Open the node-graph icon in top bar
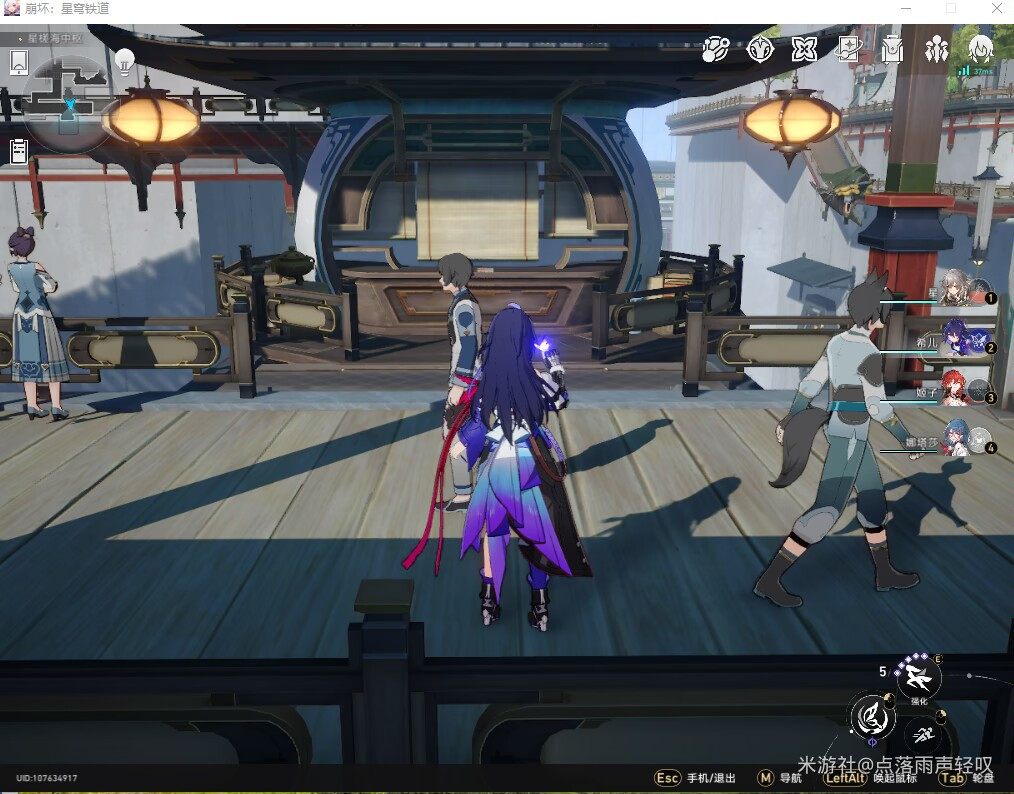 coord(715,48)
